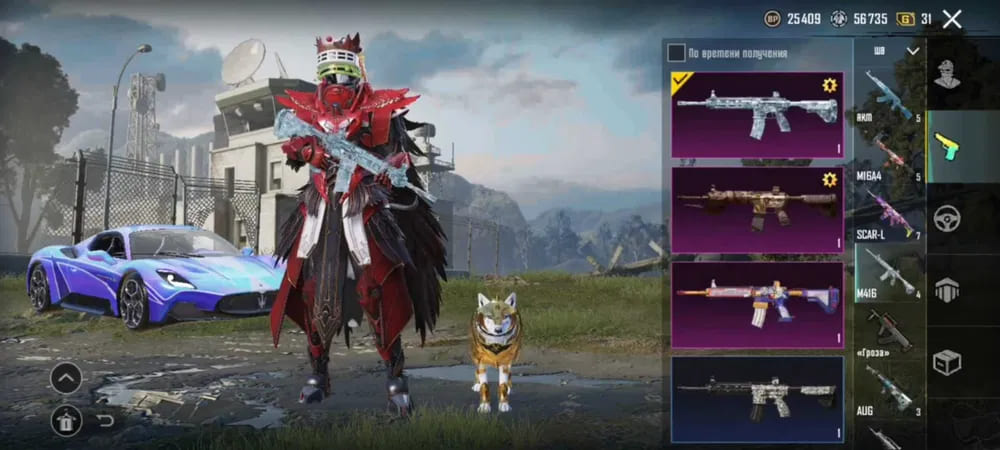Screen dimensions: 1000x450
Task: Click the round up-arrow button
Action: tap(66, 378)
